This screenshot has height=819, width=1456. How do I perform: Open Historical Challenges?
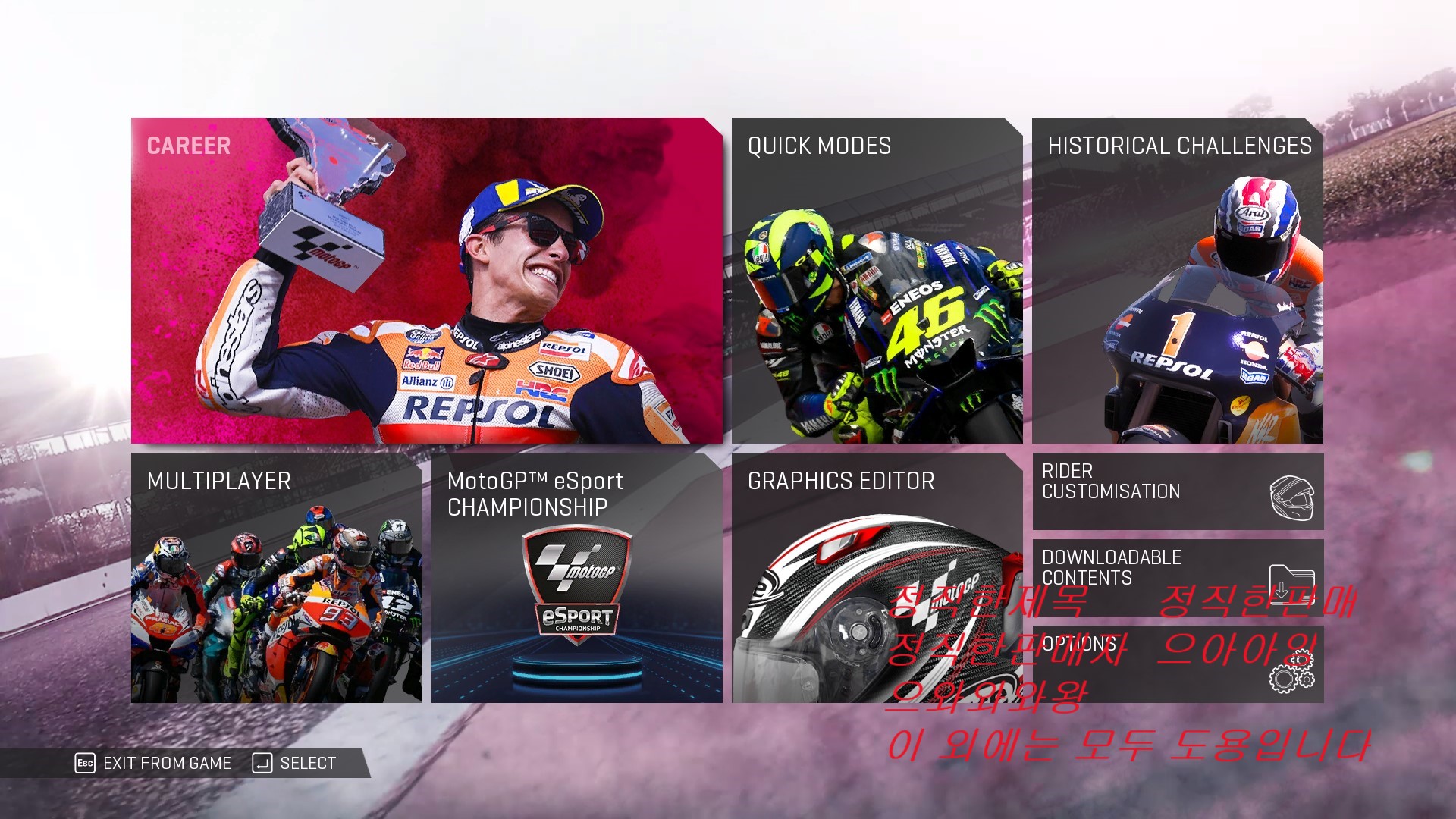(1177, 281)
